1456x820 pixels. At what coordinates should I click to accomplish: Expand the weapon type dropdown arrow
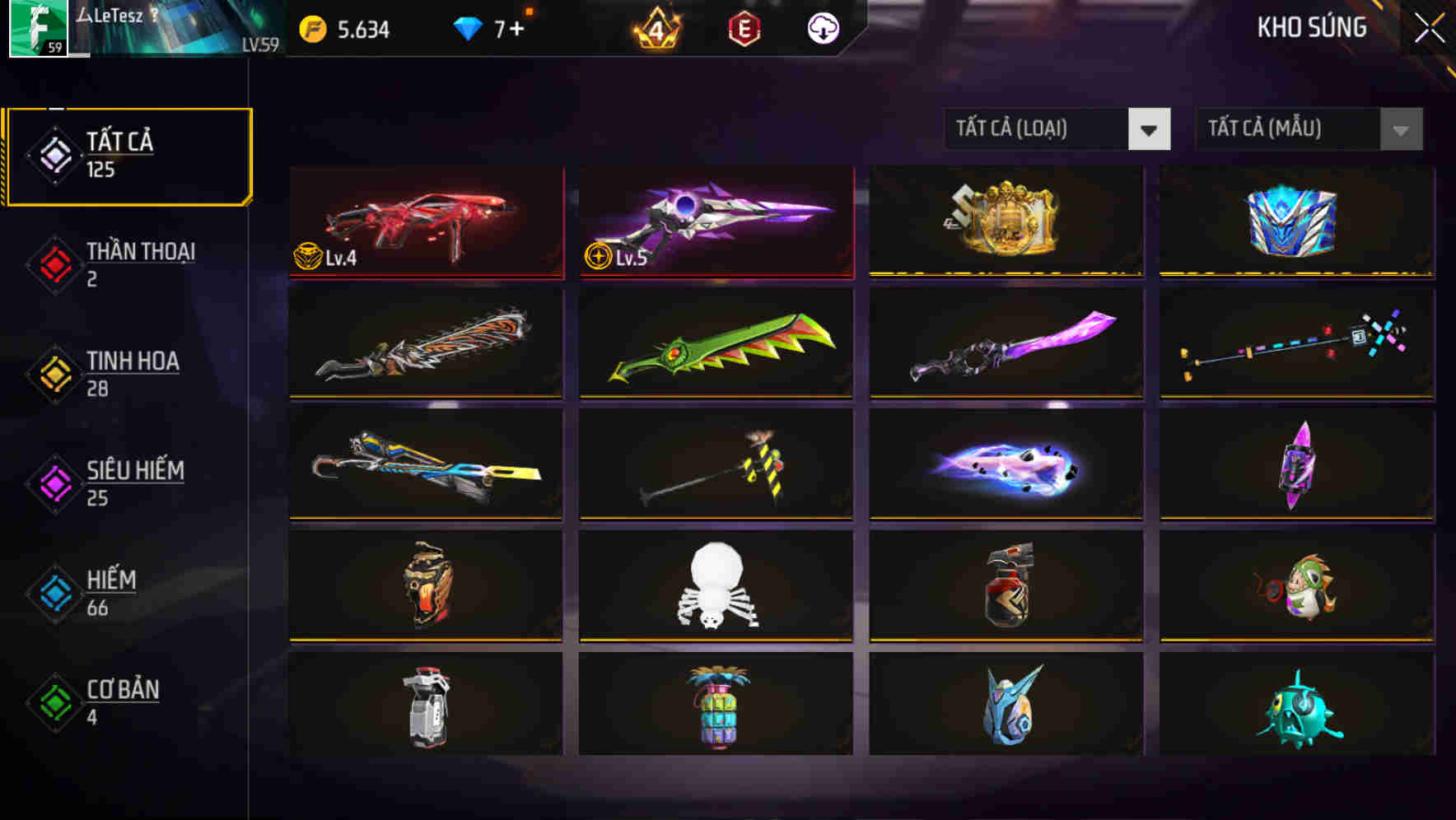click(x=1150, y=129)
